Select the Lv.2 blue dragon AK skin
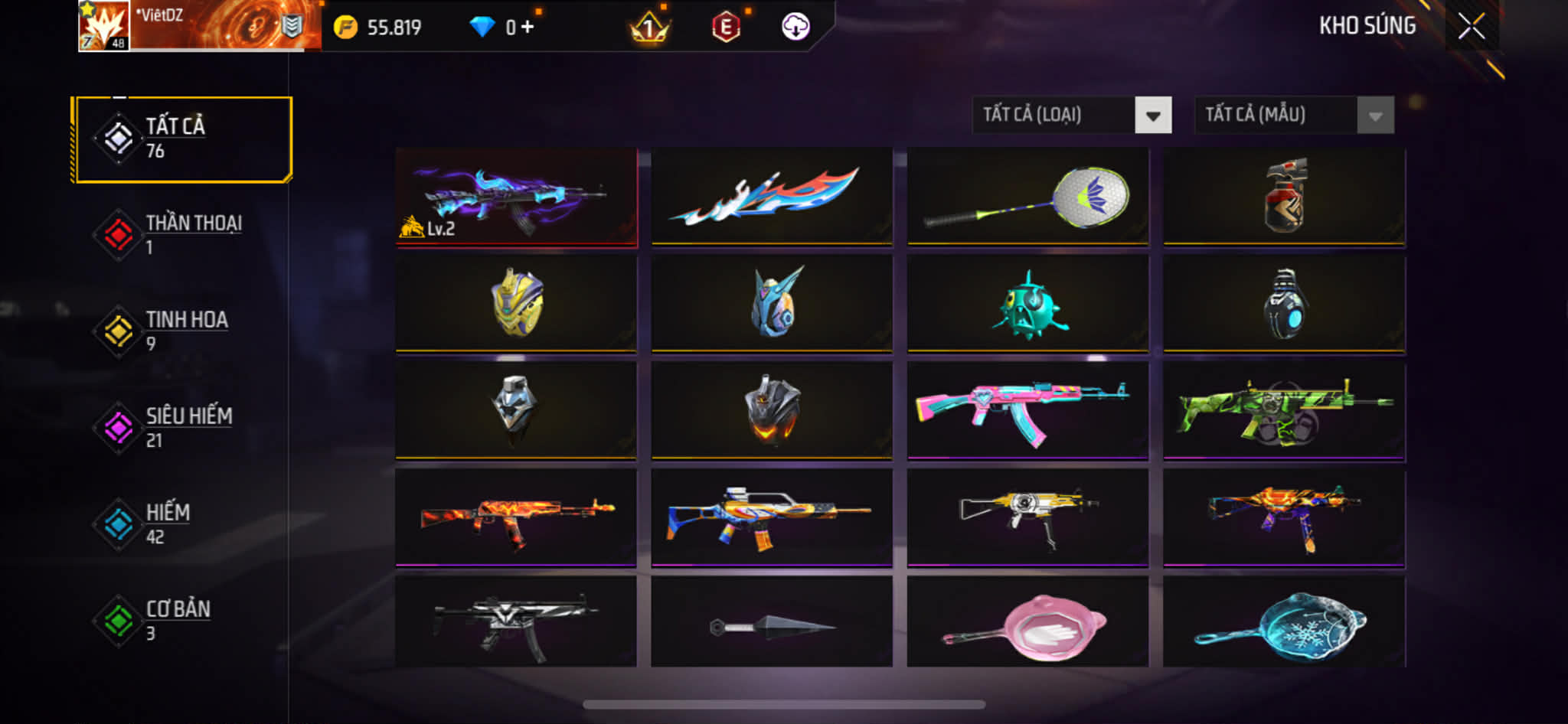 pyautogui.click(x=516, y=197)
